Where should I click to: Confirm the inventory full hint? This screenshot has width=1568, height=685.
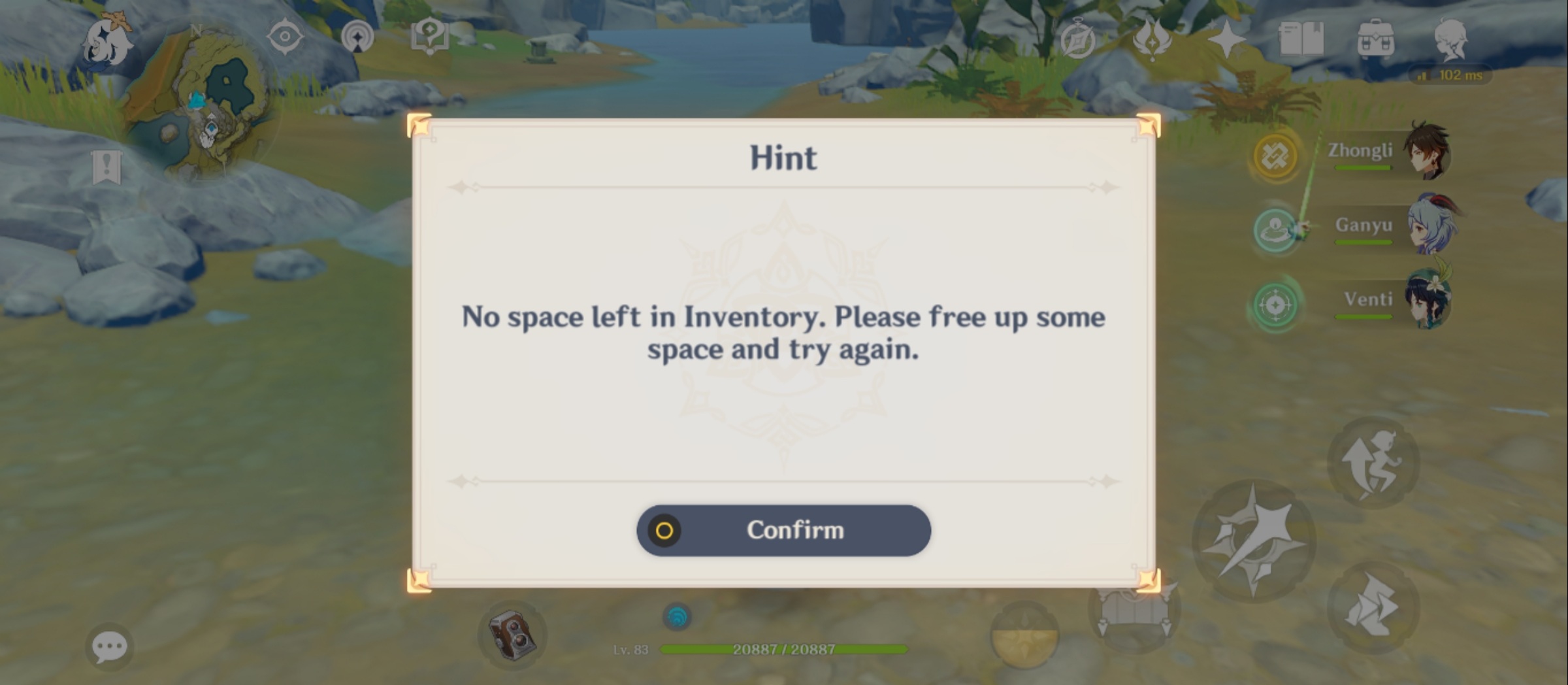pos(783,530)
